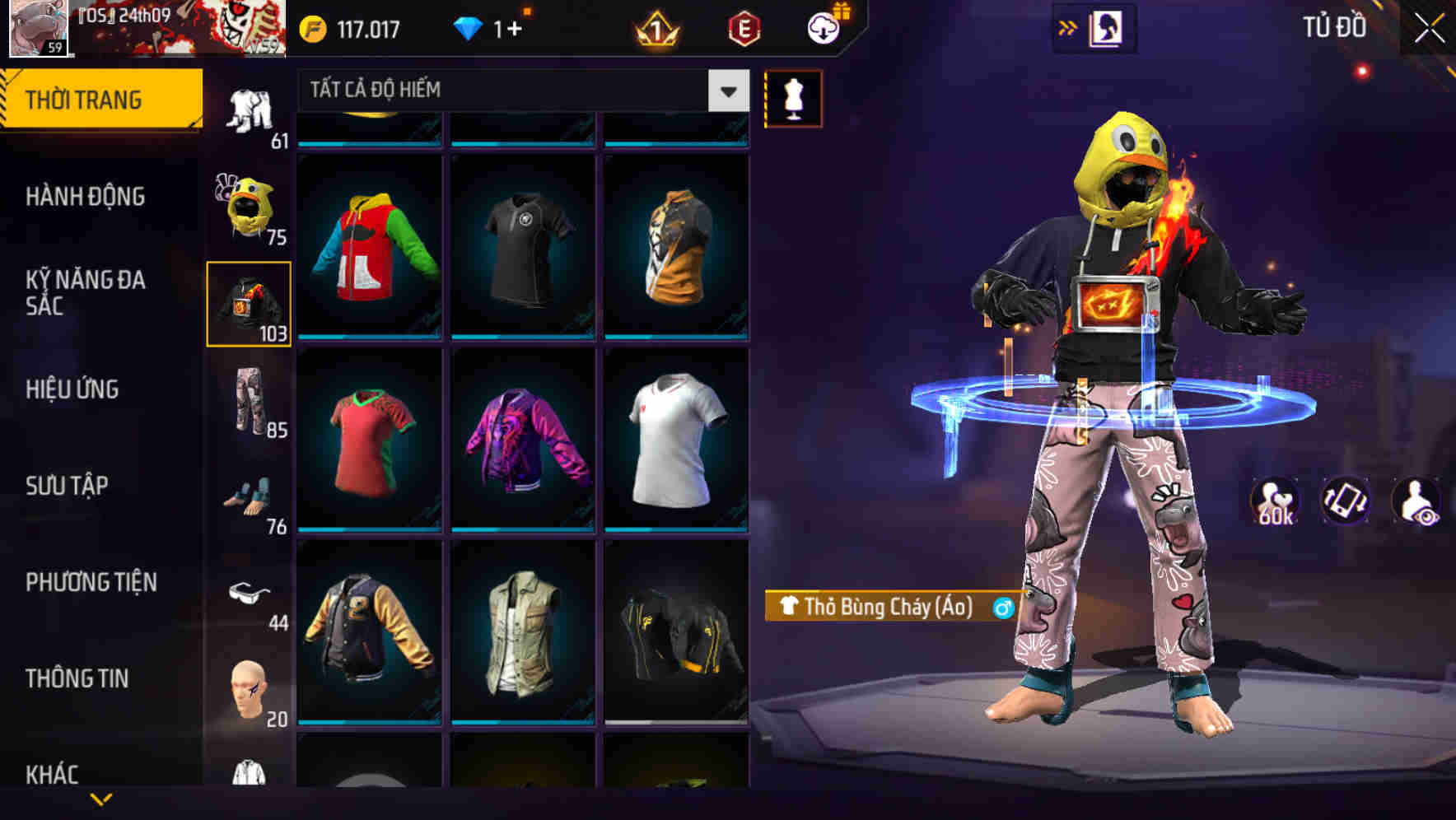Open the headgear category showing 75 items
1456x820 pixels.
click(x=251, y=206)
